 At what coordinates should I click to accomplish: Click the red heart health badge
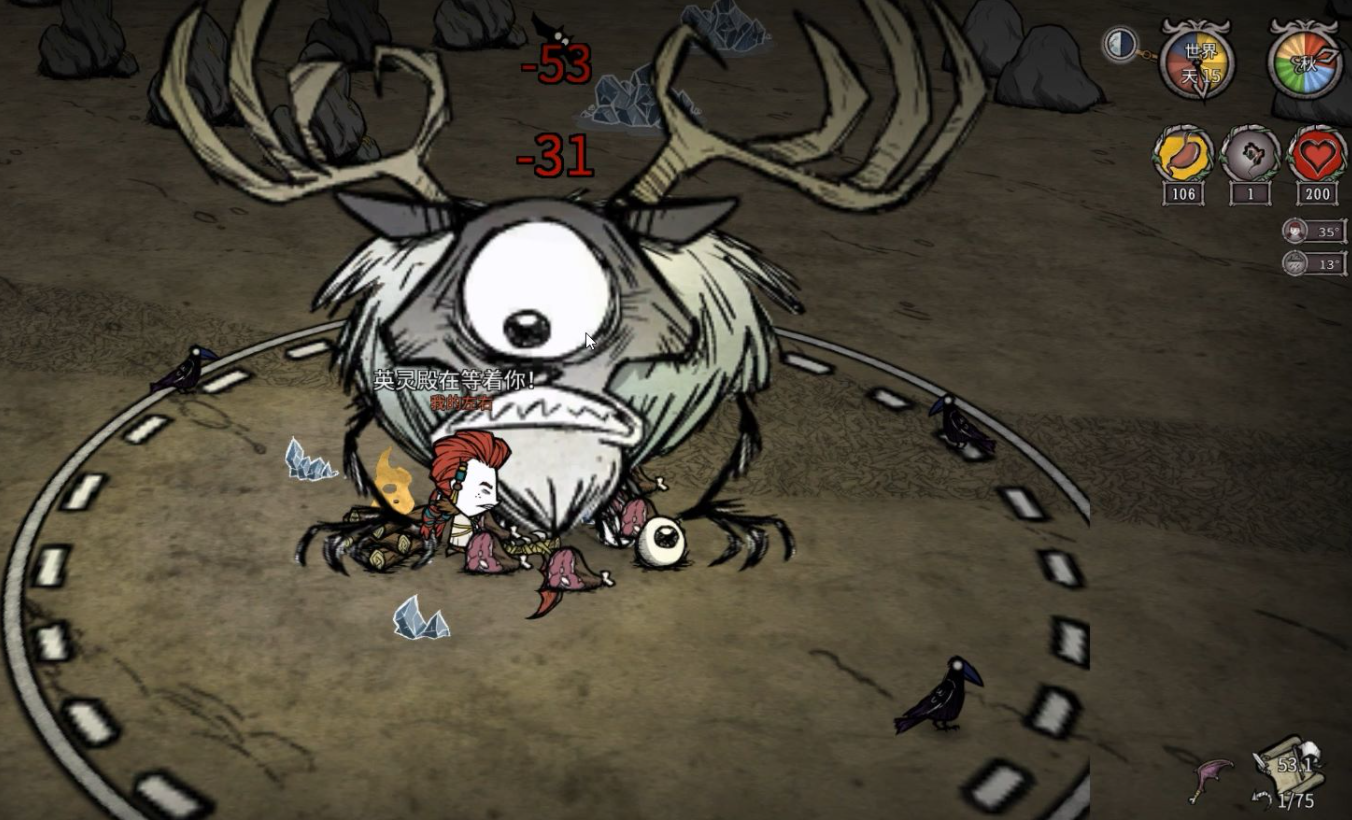(x=1317, y=156)
